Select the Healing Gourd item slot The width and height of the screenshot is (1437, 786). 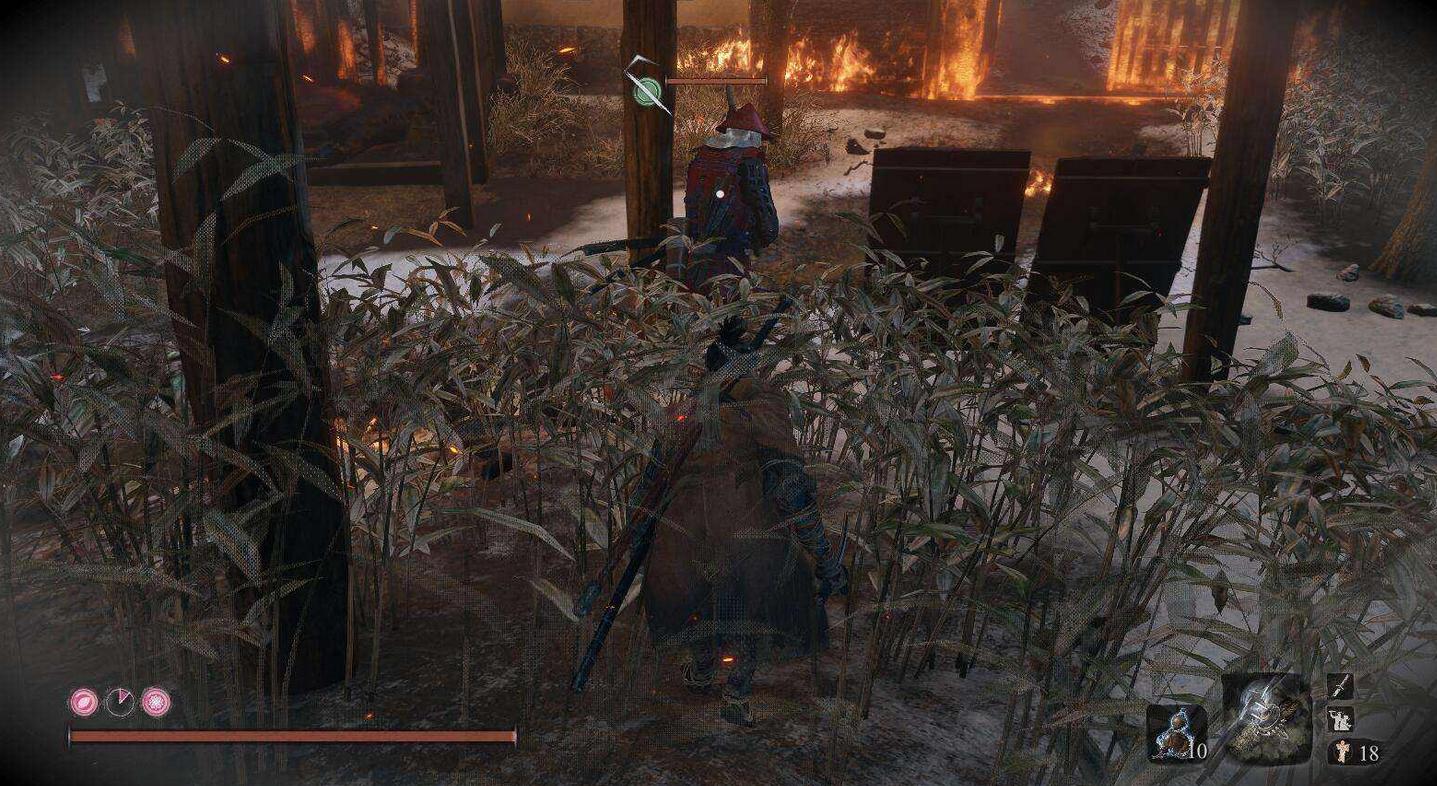click(1174, 733)
